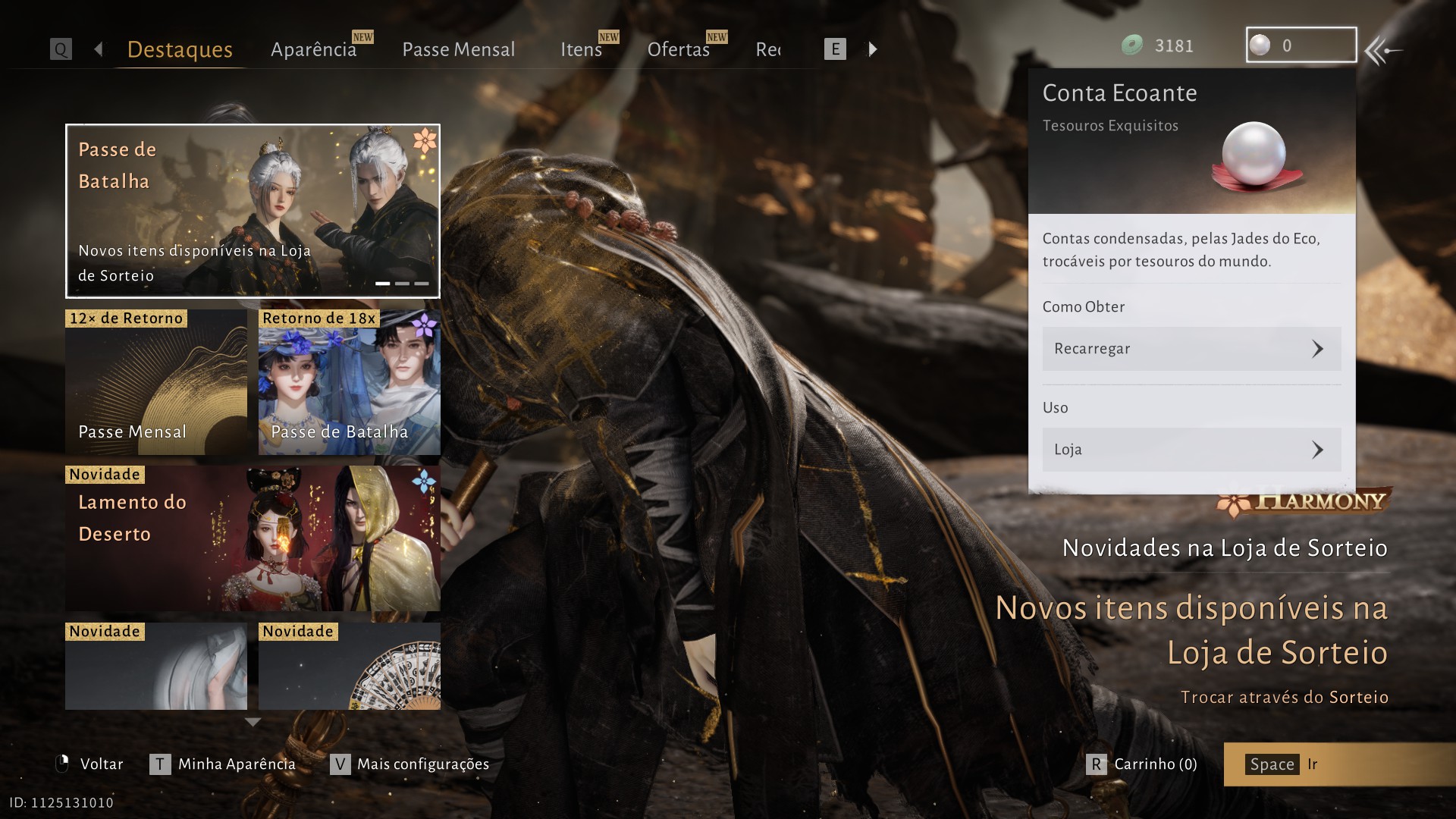Go to the Passe Mensal tab

[458, 49]
